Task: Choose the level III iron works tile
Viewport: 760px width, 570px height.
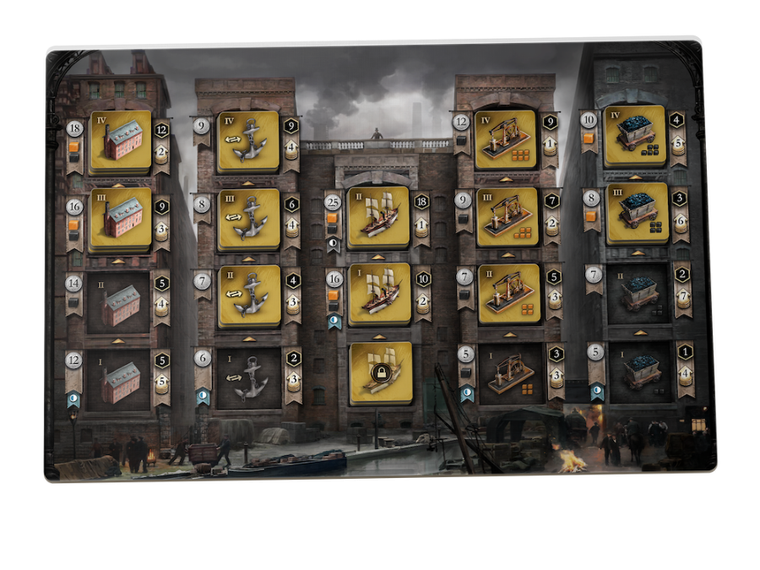Action: tap(508, 218)
